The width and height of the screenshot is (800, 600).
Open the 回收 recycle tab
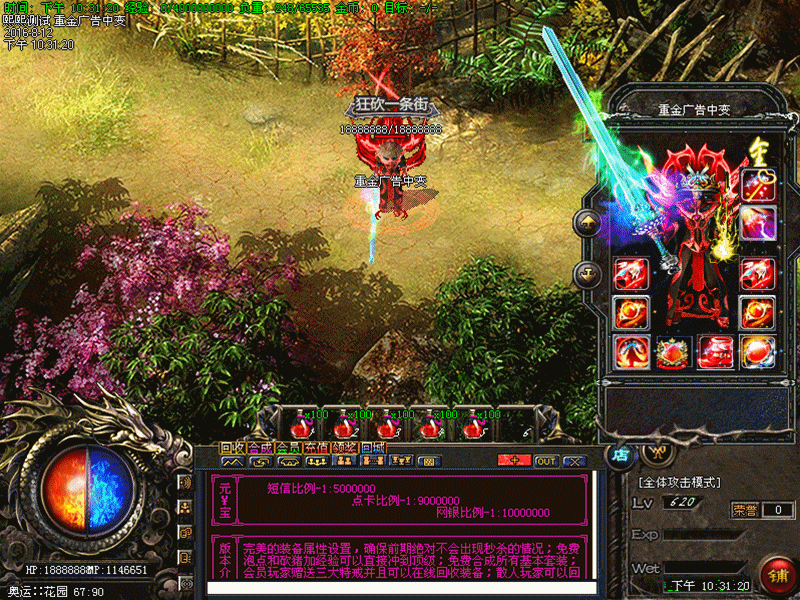[x=232, y=448]
